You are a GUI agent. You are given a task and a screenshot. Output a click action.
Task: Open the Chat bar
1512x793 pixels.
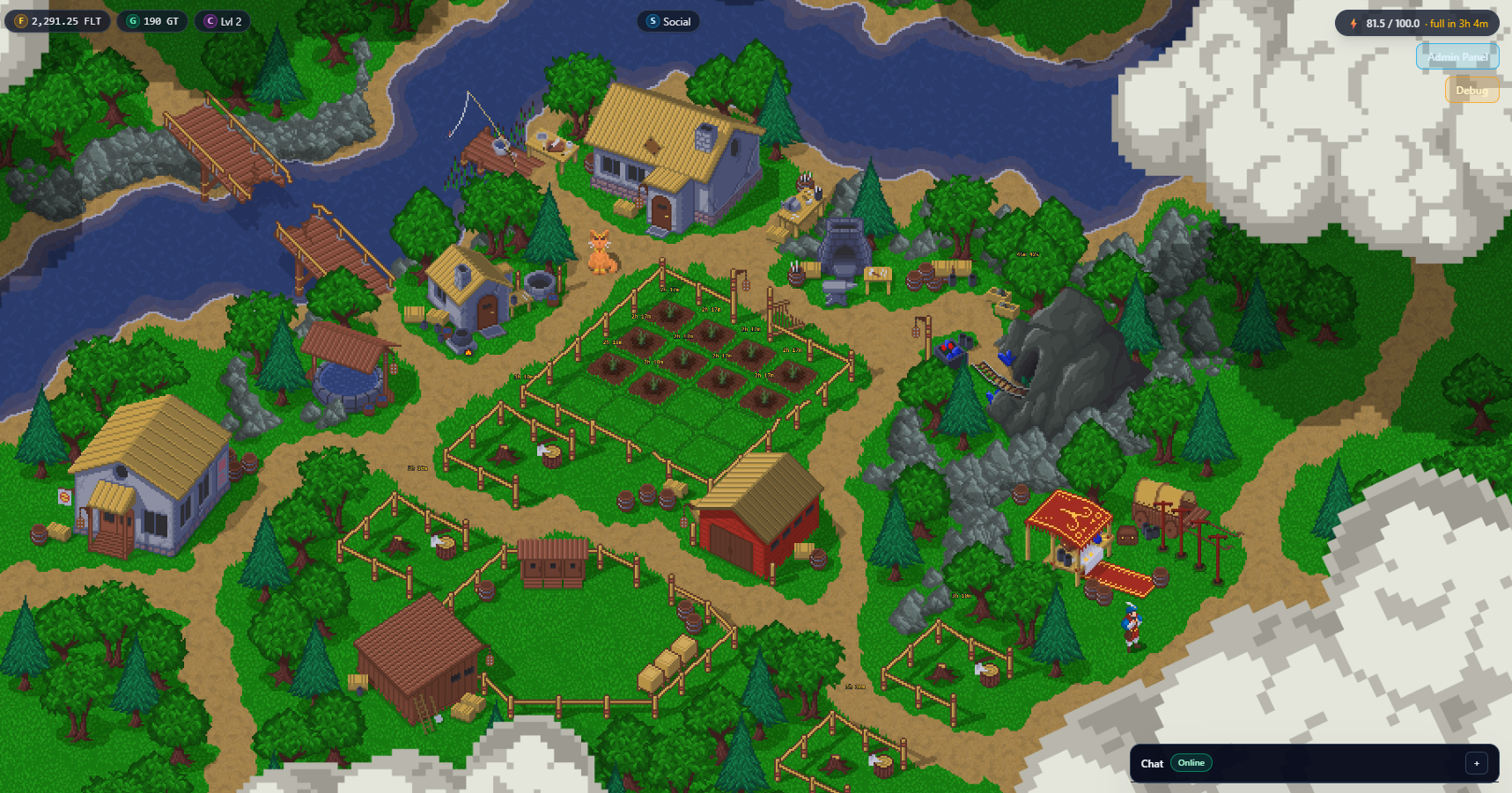click(1152, 763)
